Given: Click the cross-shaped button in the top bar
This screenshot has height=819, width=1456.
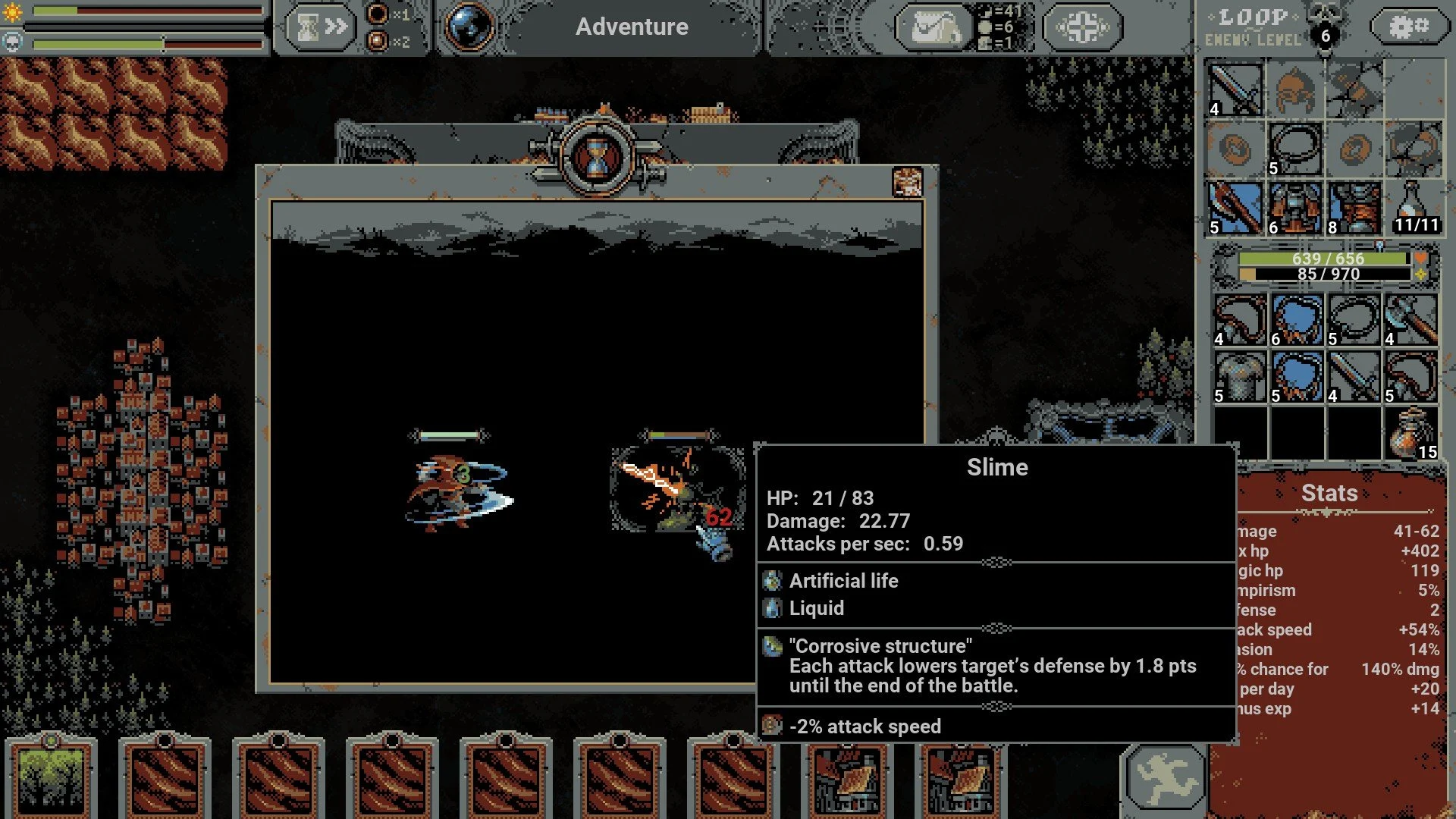Looking at the screenshot, I should (x=1082, y=27).
